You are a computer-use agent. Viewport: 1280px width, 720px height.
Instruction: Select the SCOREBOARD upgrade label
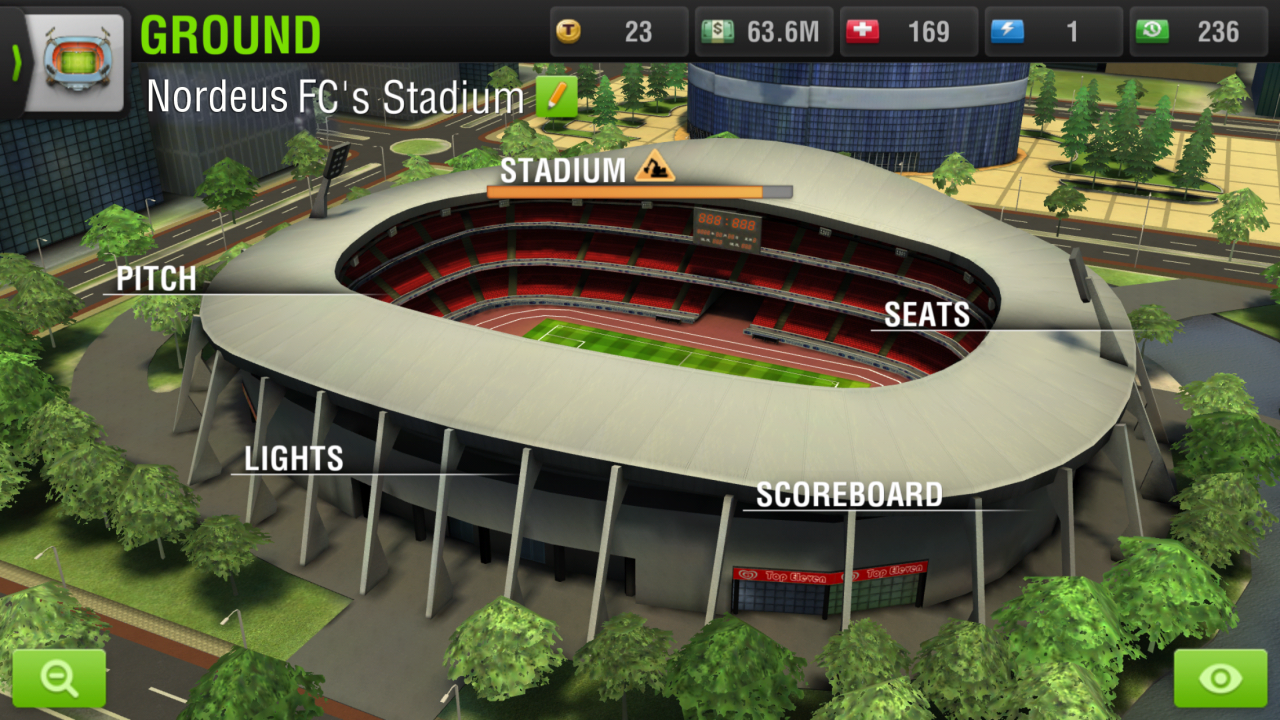(x=849, y=495)
